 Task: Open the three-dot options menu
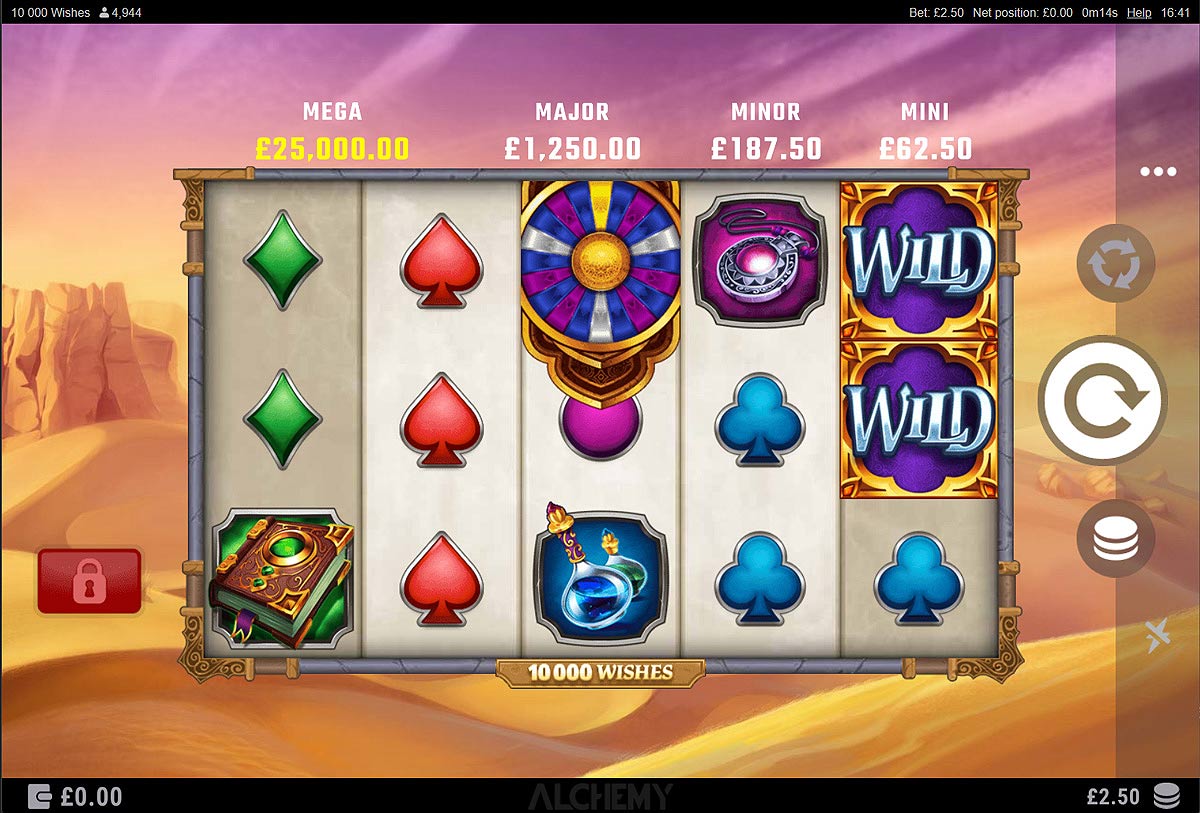1158,172
